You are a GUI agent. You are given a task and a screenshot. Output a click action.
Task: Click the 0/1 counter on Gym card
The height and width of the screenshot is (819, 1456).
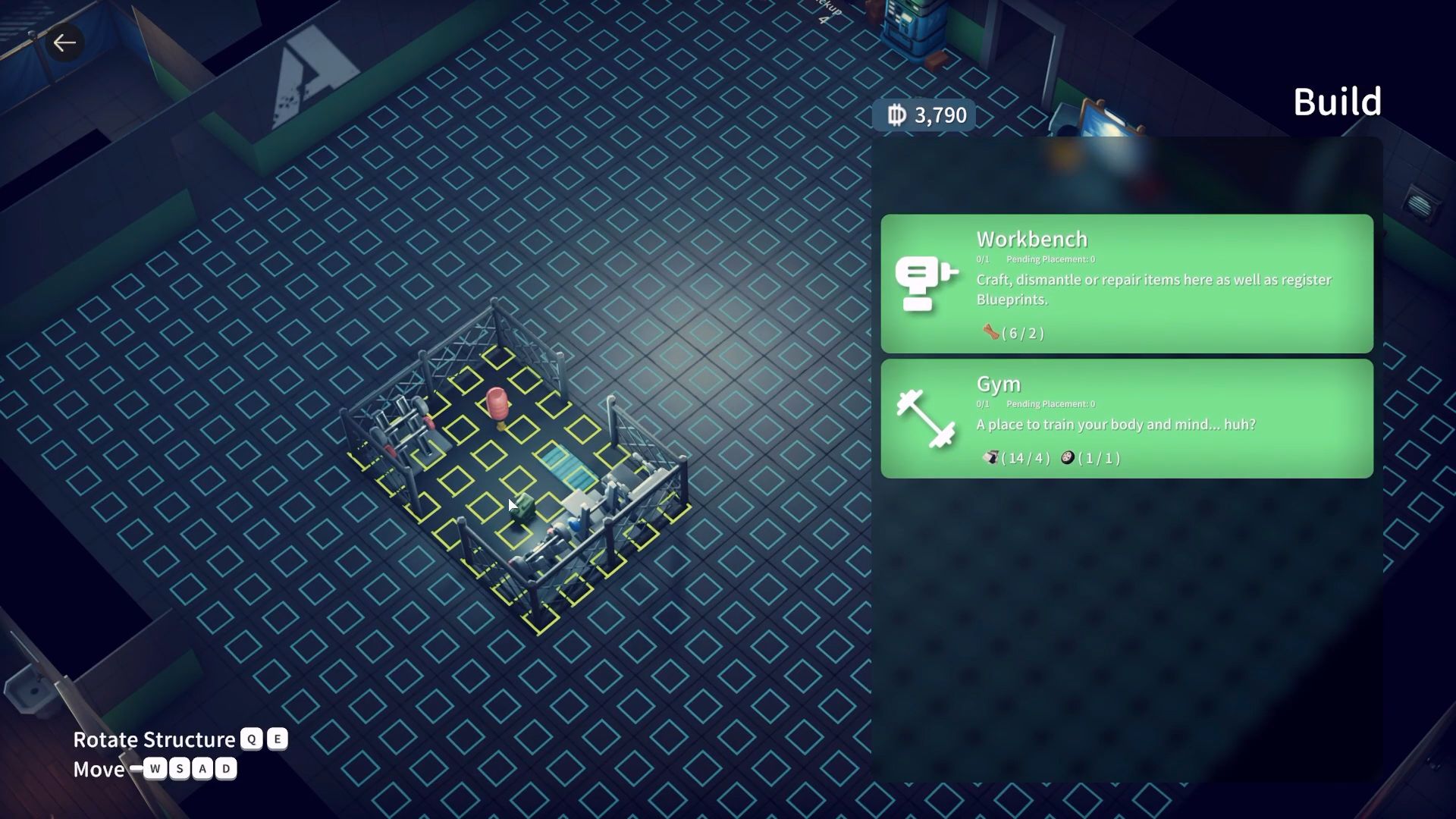983,404
